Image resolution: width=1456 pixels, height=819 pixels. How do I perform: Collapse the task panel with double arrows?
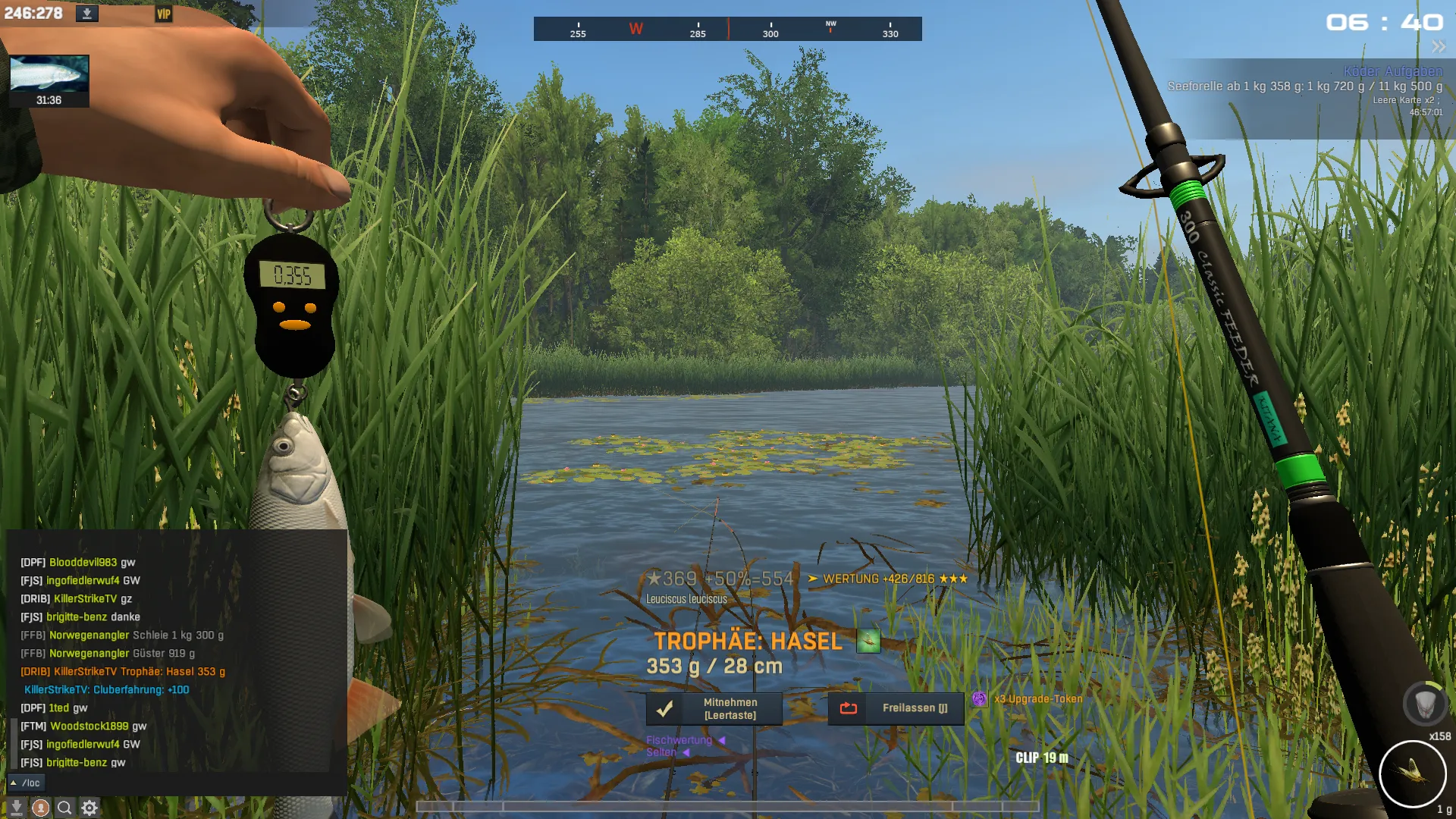(x=1439, y=47)
